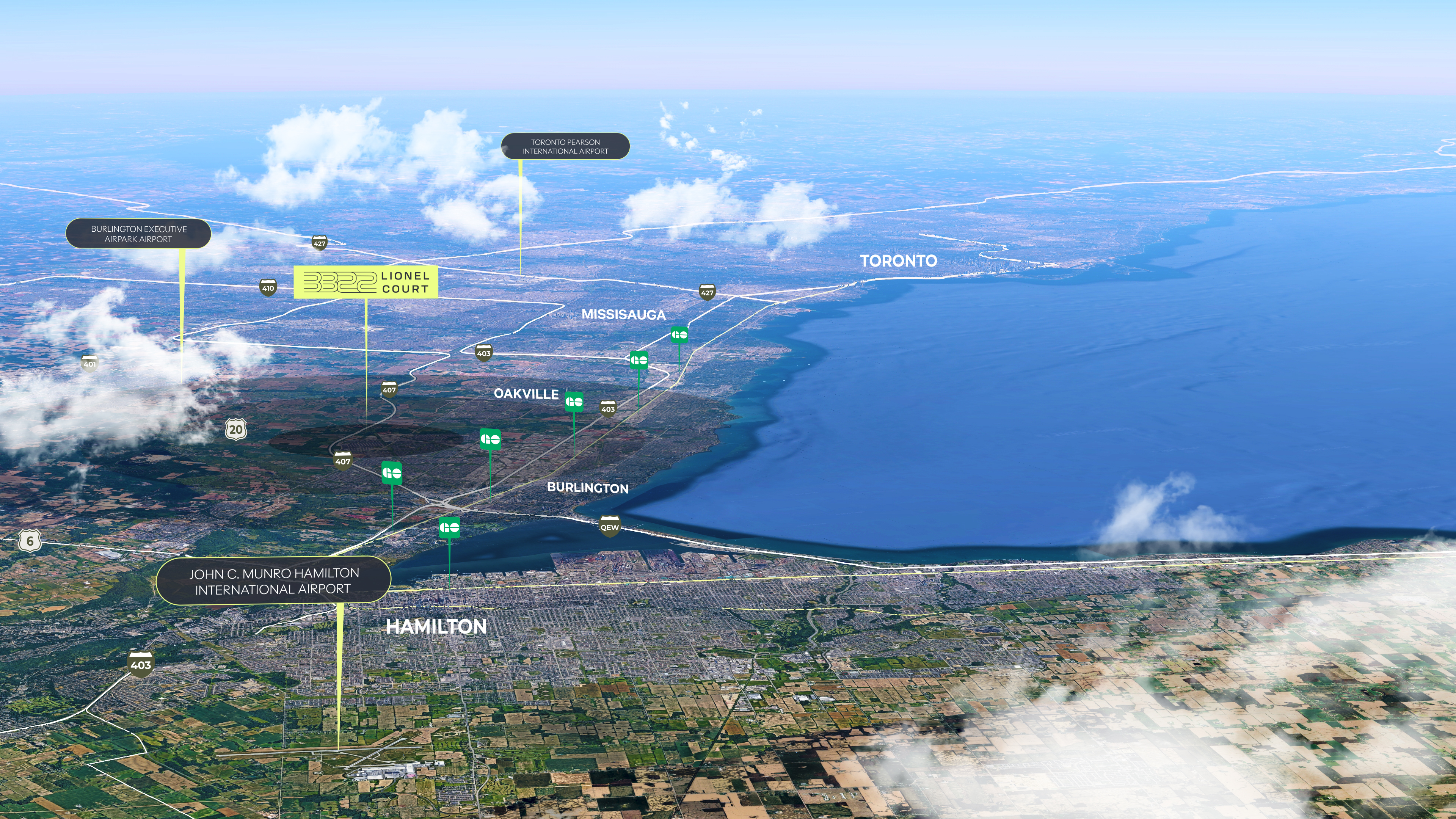Choose the Toronto city label
The width and height of the screenshot is (1456, 819).
(x=898, y=260)
